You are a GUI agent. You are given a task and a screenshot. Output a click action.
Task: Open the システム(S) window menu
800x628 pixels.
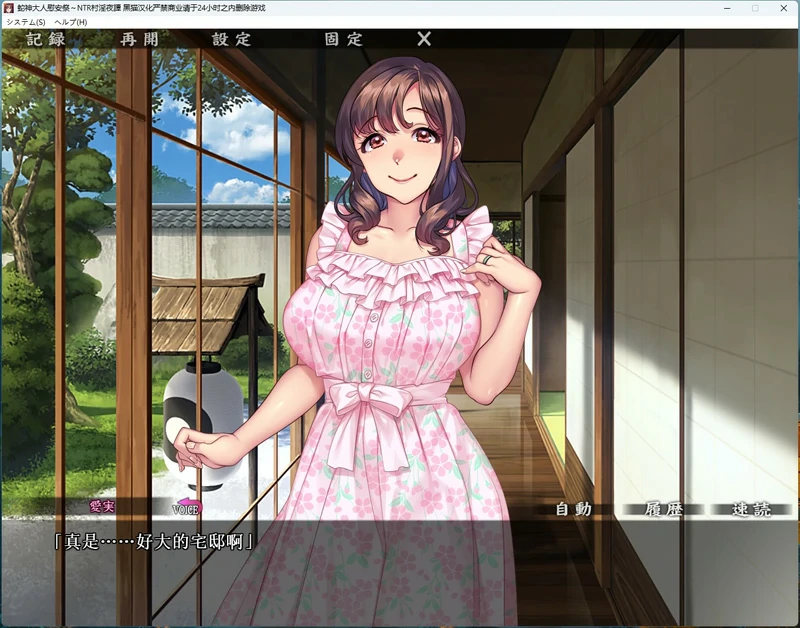pyautogui.click(x=26, y=22)
